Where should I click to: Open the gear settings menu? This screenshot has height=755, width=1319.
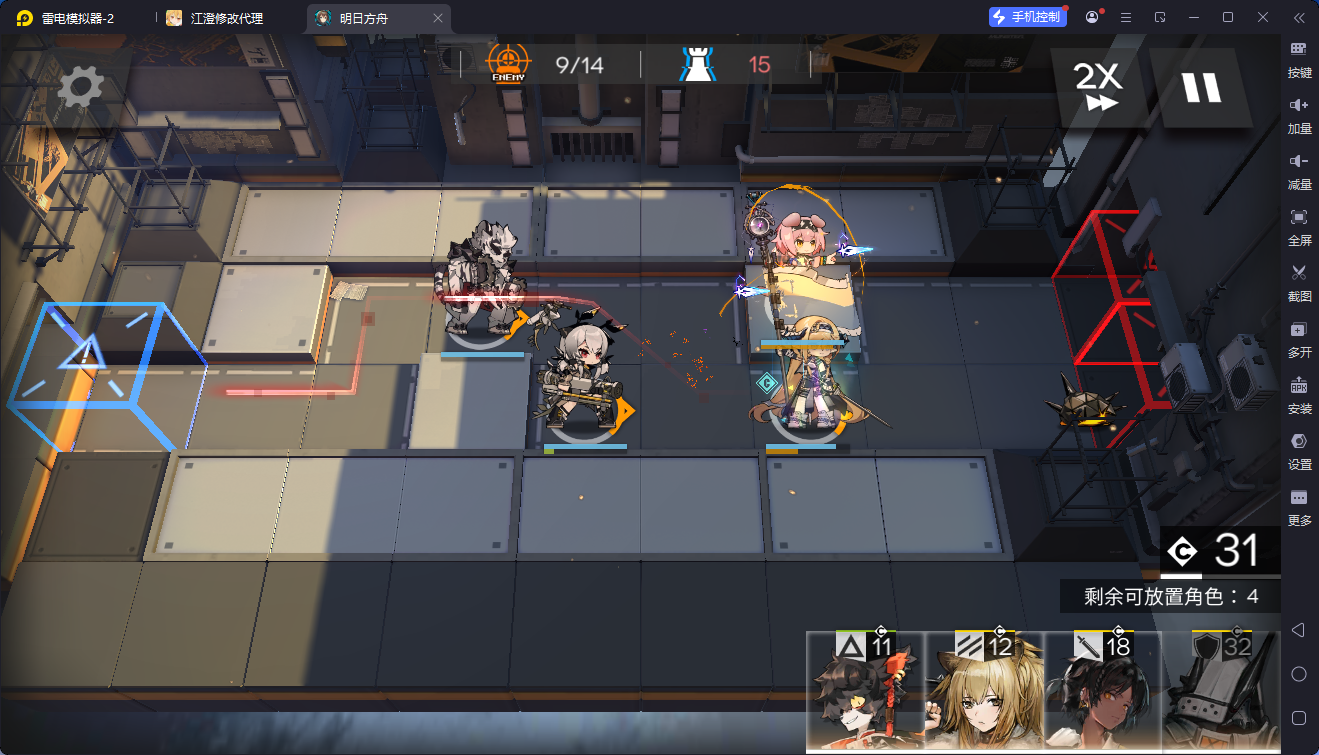[x=80, y=87]
